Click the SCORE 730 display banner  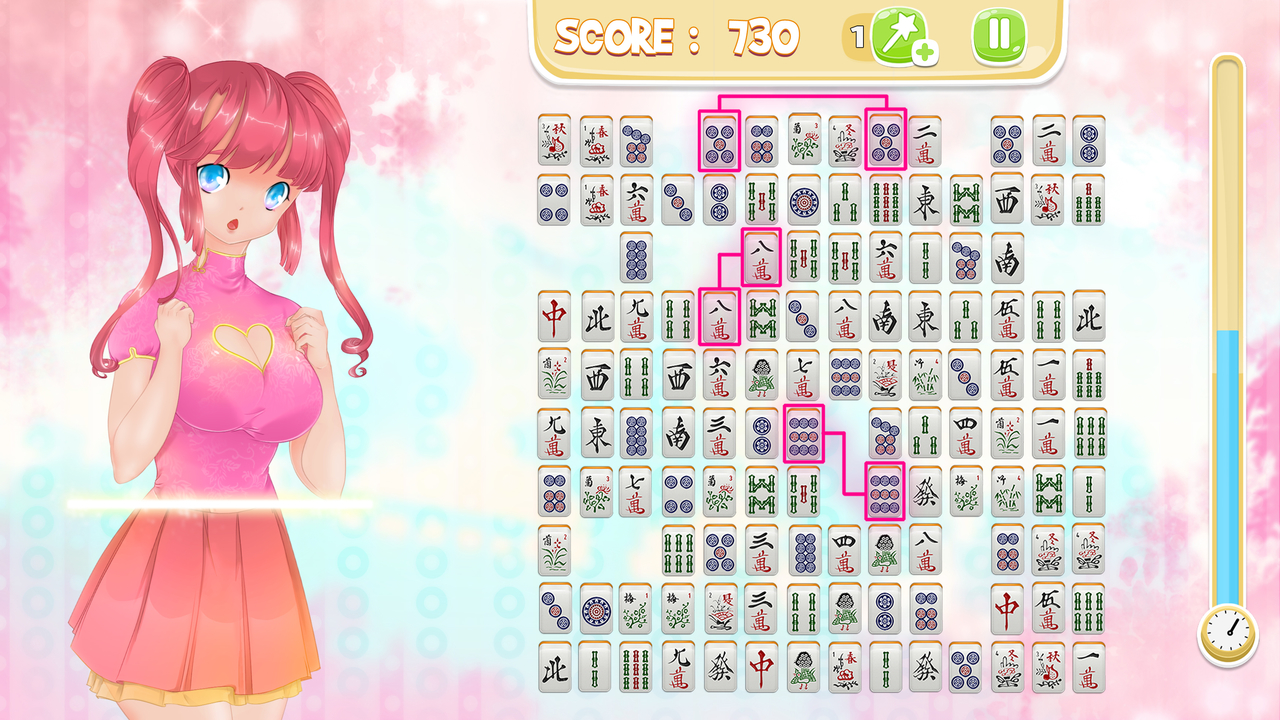[680, 35]
